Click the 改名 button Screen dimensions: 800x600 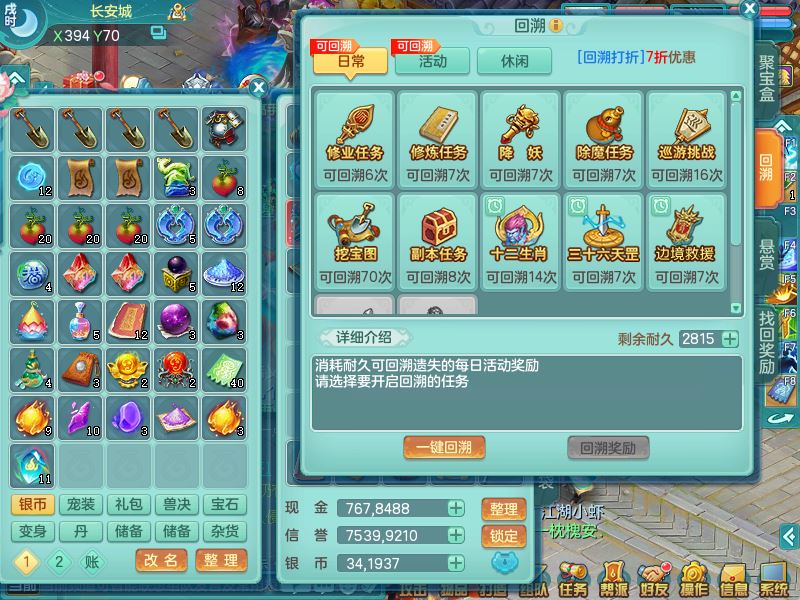161,560
